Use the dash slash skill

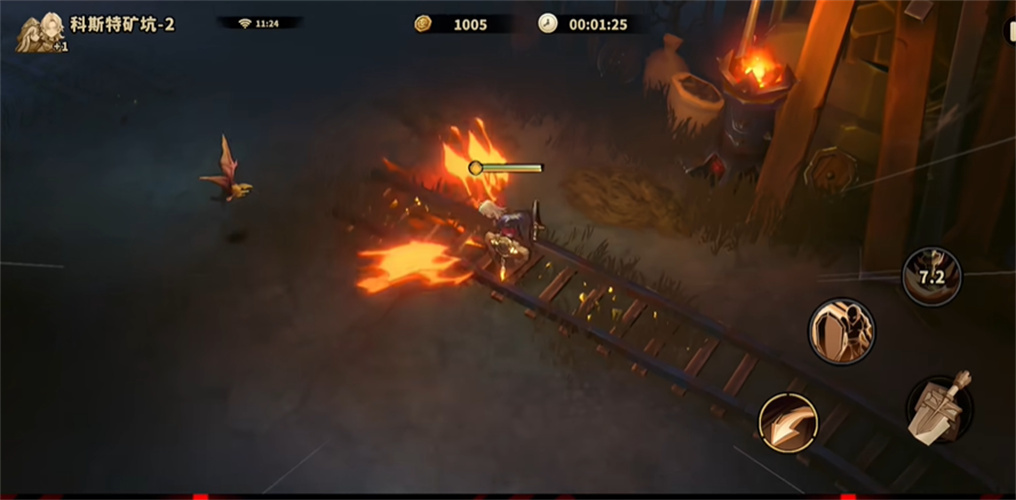[788, 422]
